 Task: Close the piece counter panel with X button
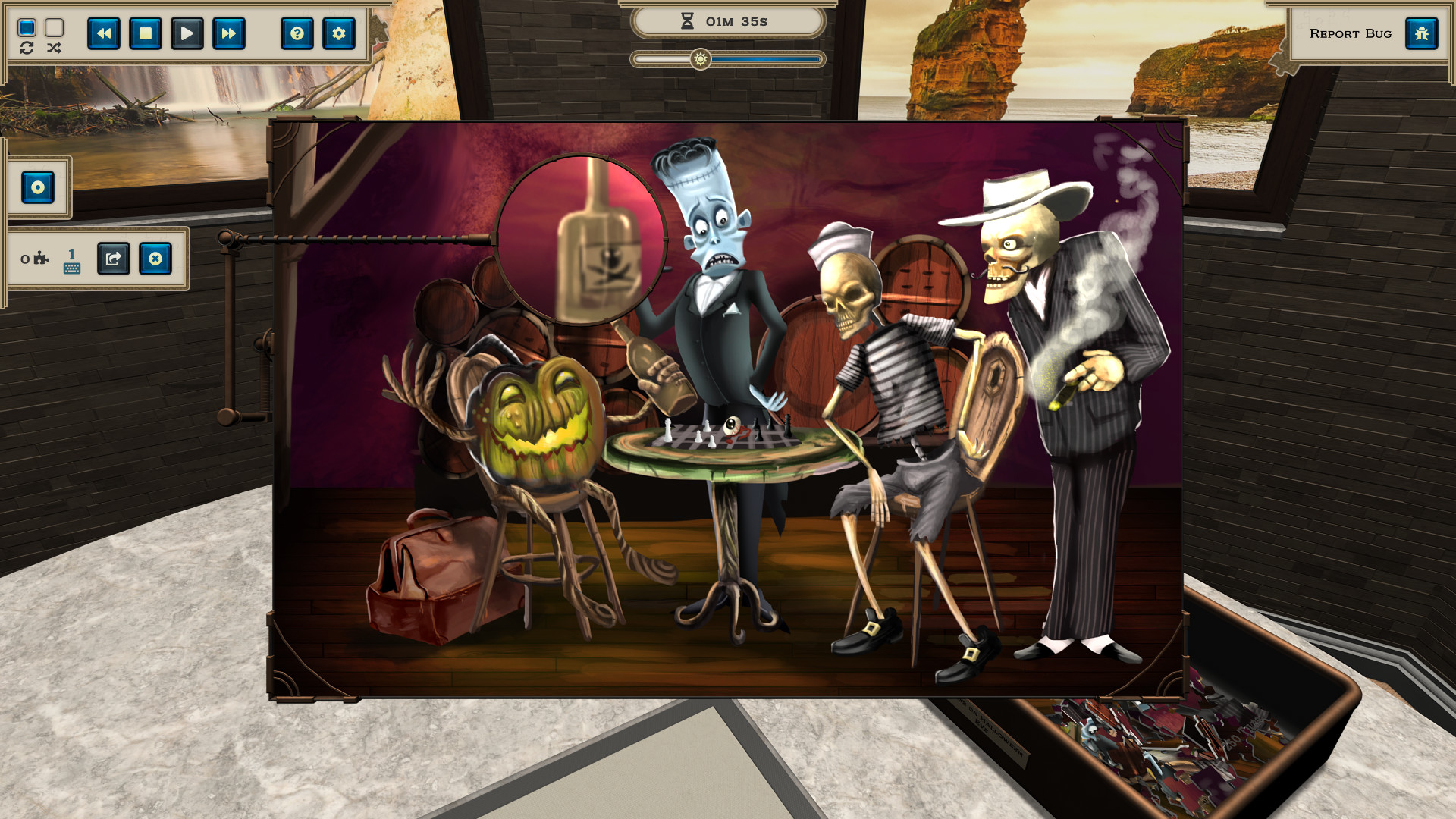pos(154,259)
